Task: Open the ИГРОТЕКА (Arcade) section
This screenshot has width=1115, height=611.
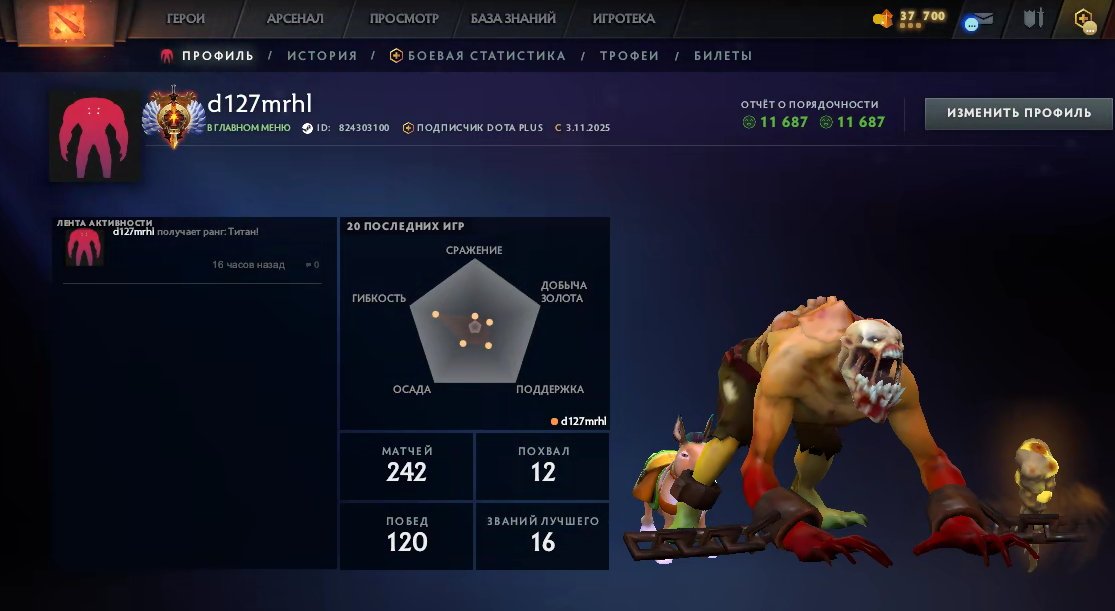Action: 623,19
